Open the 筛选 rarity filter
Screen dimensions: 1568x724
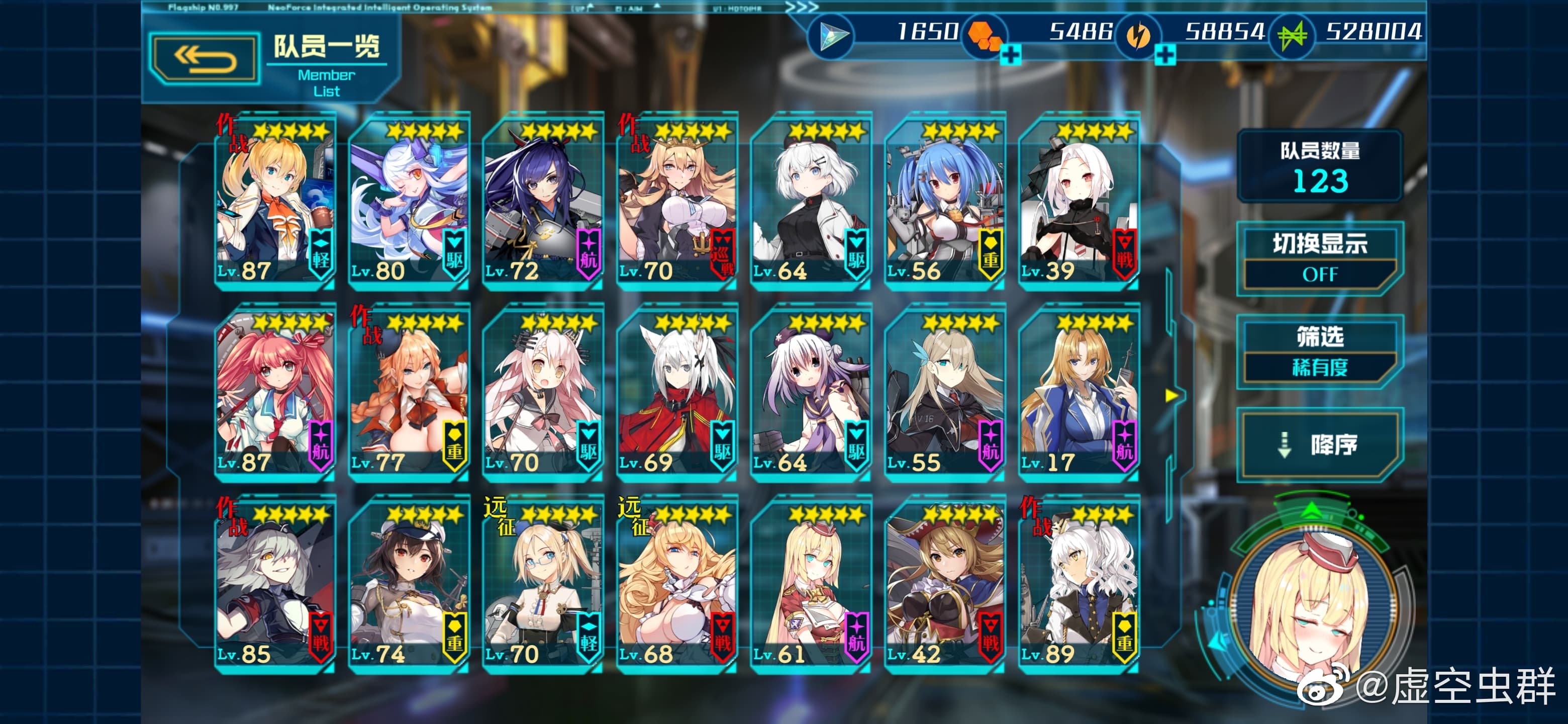1319,352
